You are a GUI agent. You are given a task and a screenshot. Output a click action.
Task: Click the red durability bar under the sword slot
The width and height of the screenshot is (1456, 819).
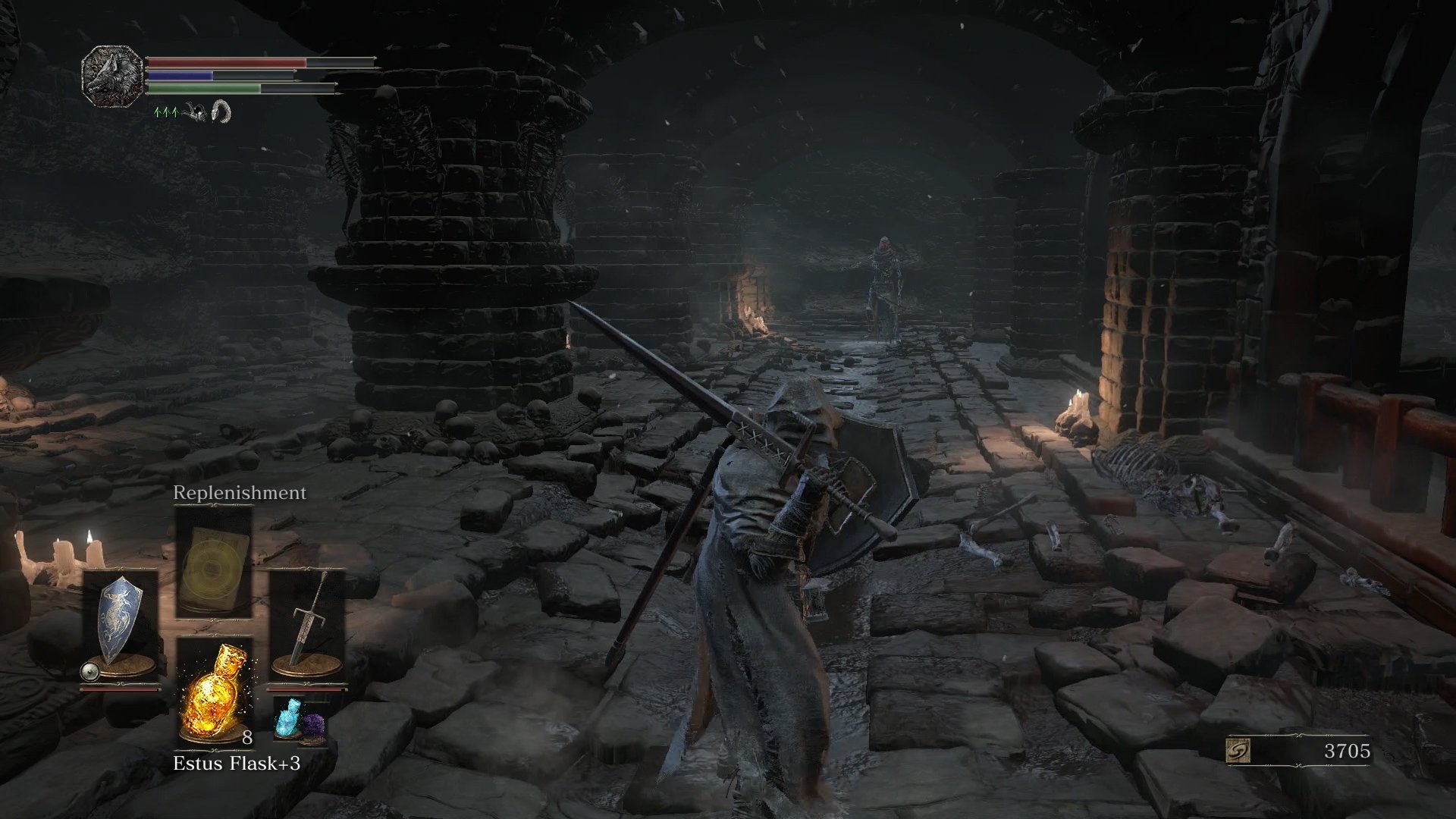[306, 689]
